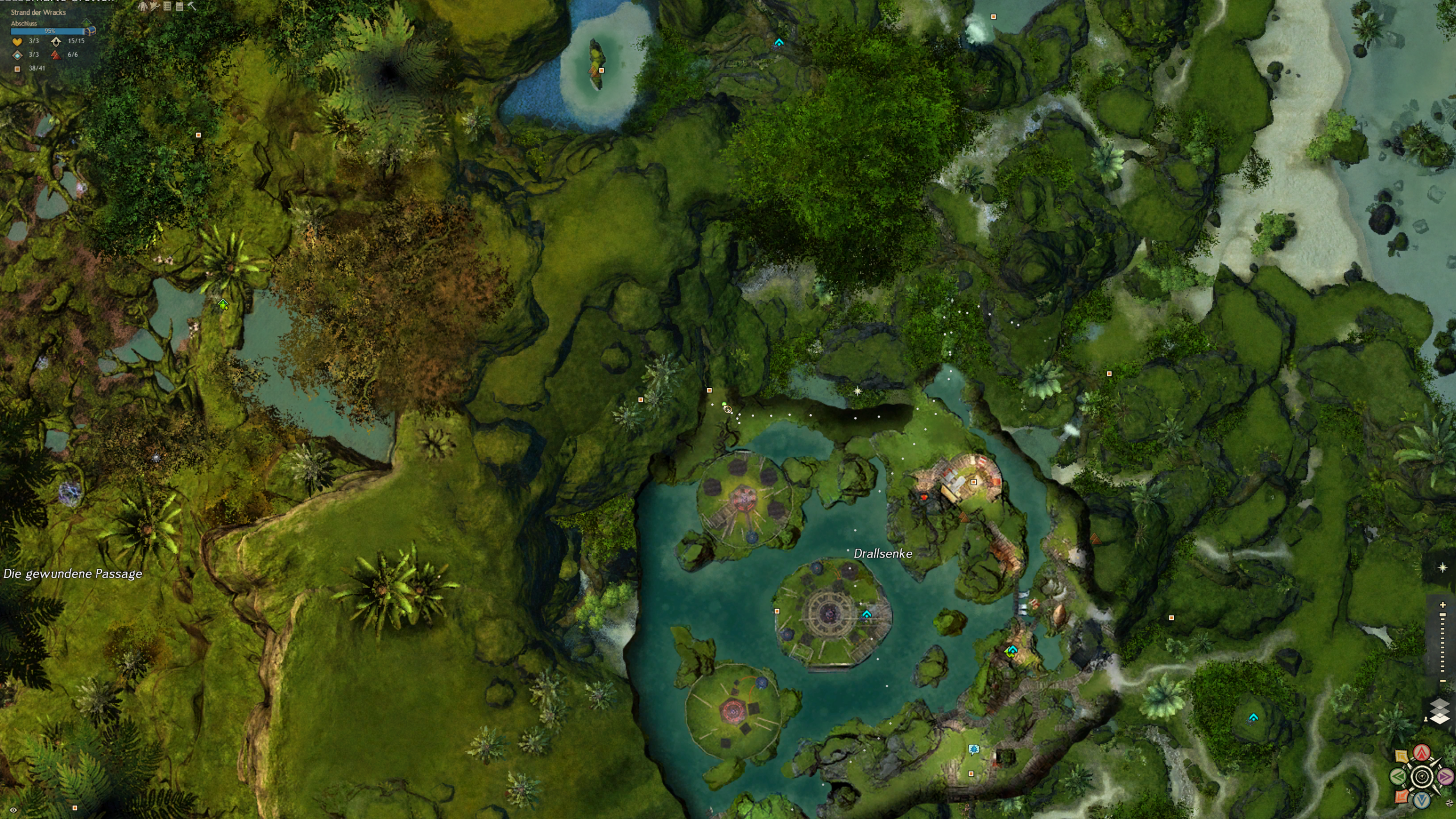This screenshot has height=819, width=1456.
Task: Adjust the map zoom slider handle
Action: (x=1442, y=615)
